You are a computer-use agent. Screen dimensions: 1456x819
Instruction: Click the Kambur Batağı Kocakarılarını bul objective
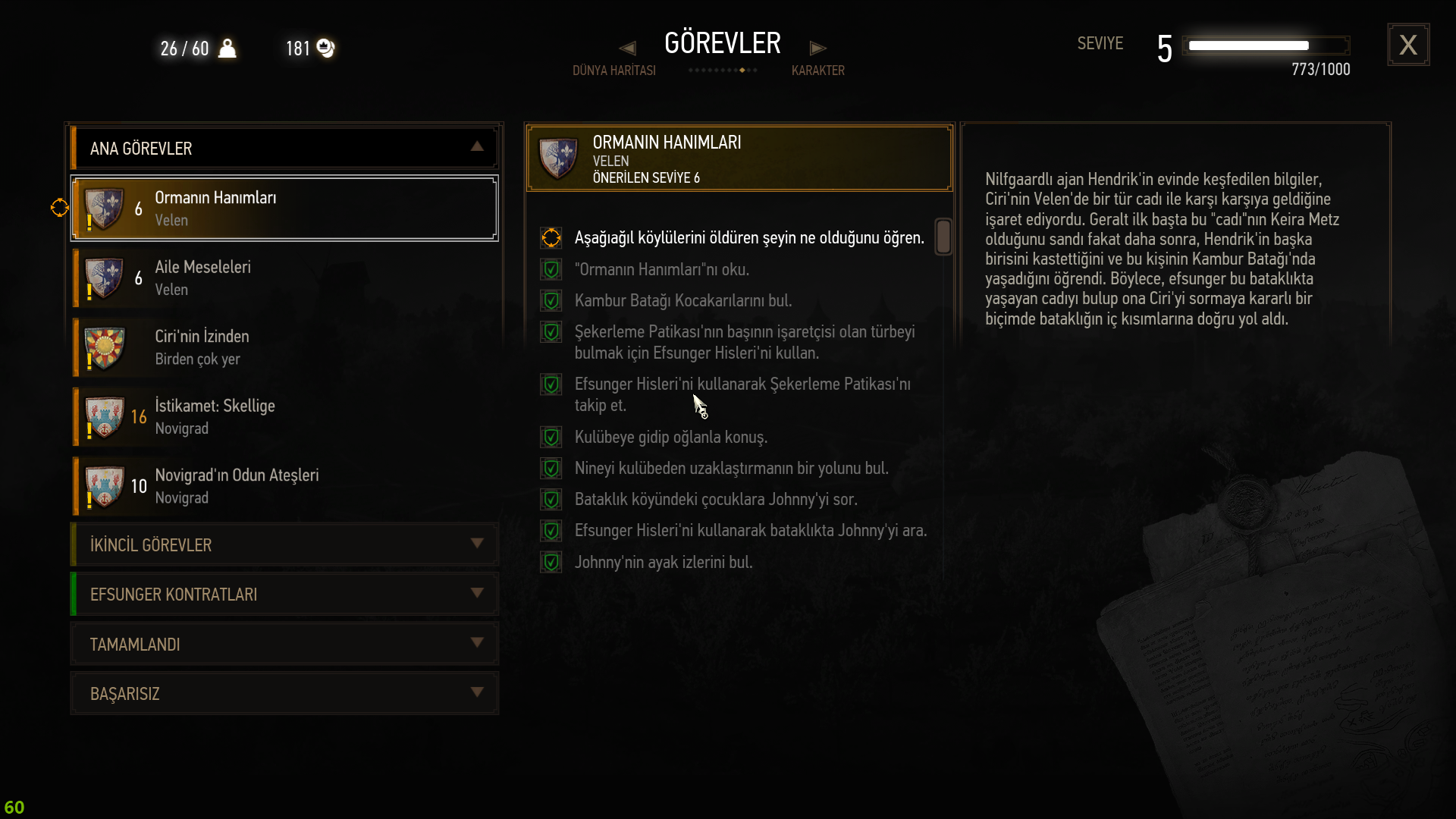682,301
